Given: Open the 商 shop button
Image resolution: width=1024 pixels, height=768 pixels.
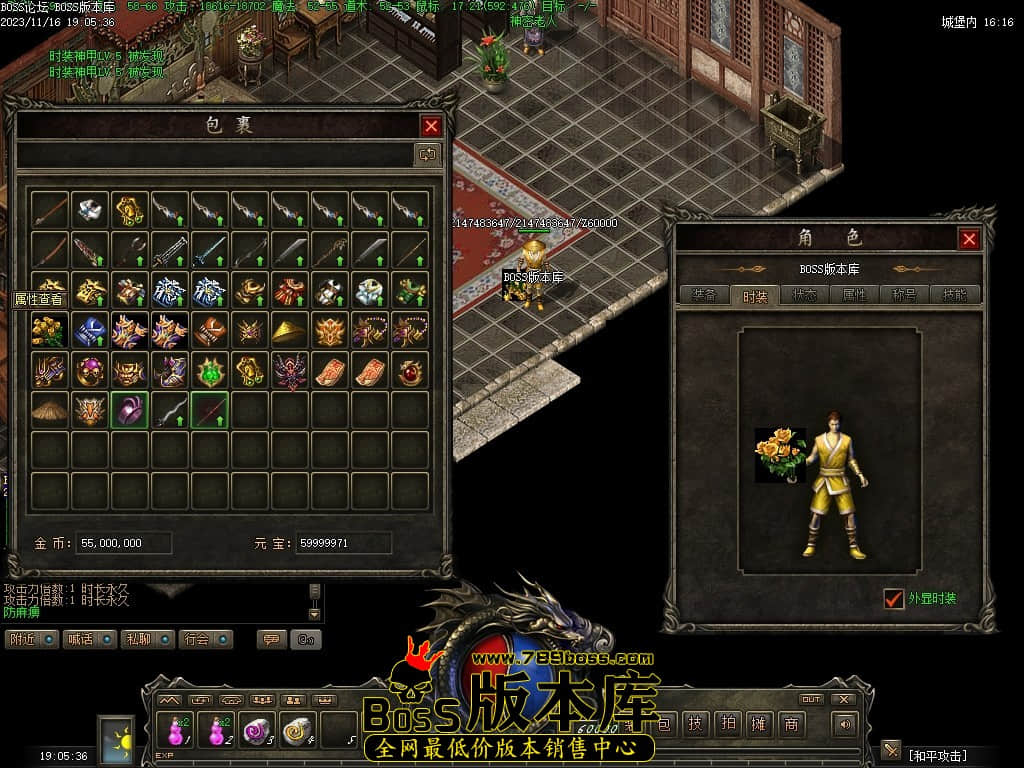Looking at the screenshot, I should point(791,724).
